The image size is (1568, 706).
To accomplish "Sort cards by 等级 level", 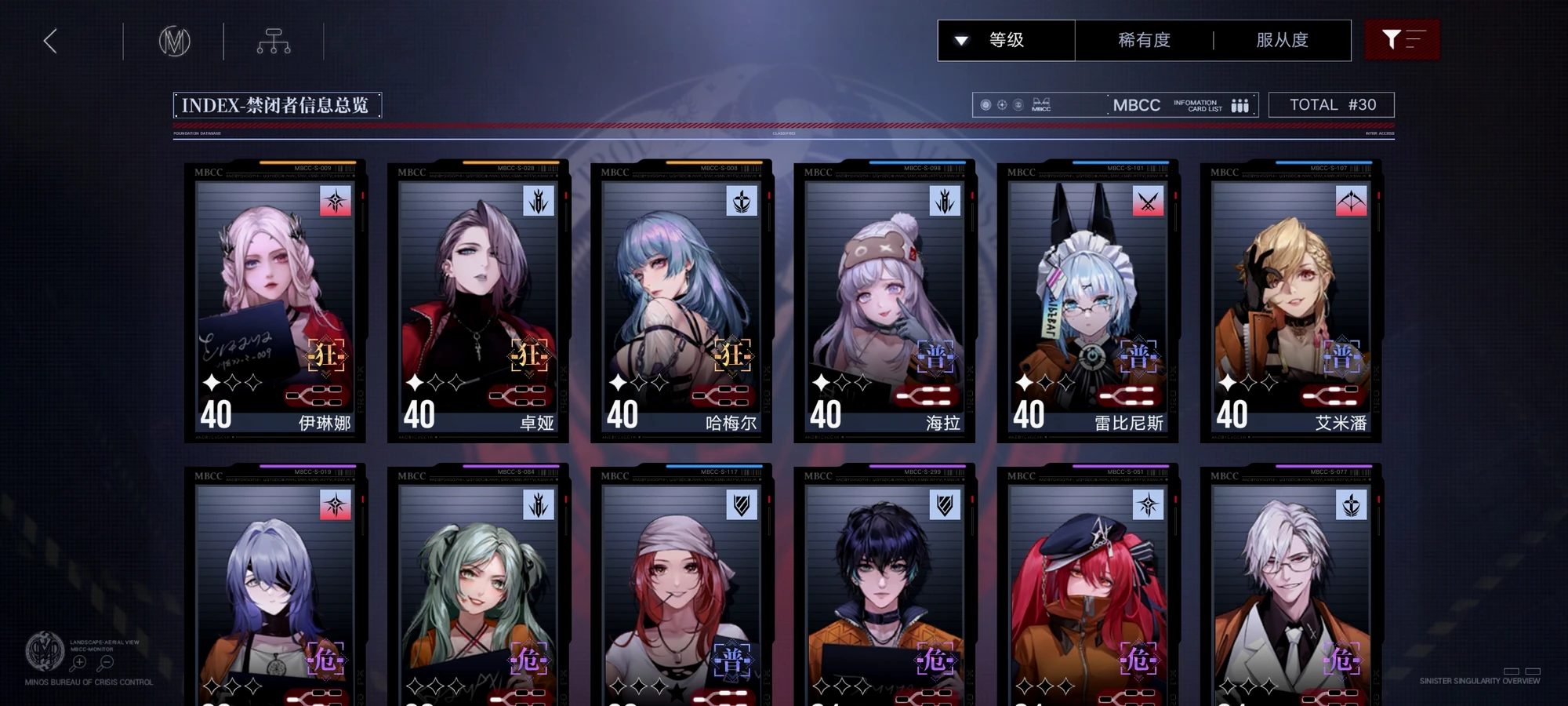I will coord(1006,40).
